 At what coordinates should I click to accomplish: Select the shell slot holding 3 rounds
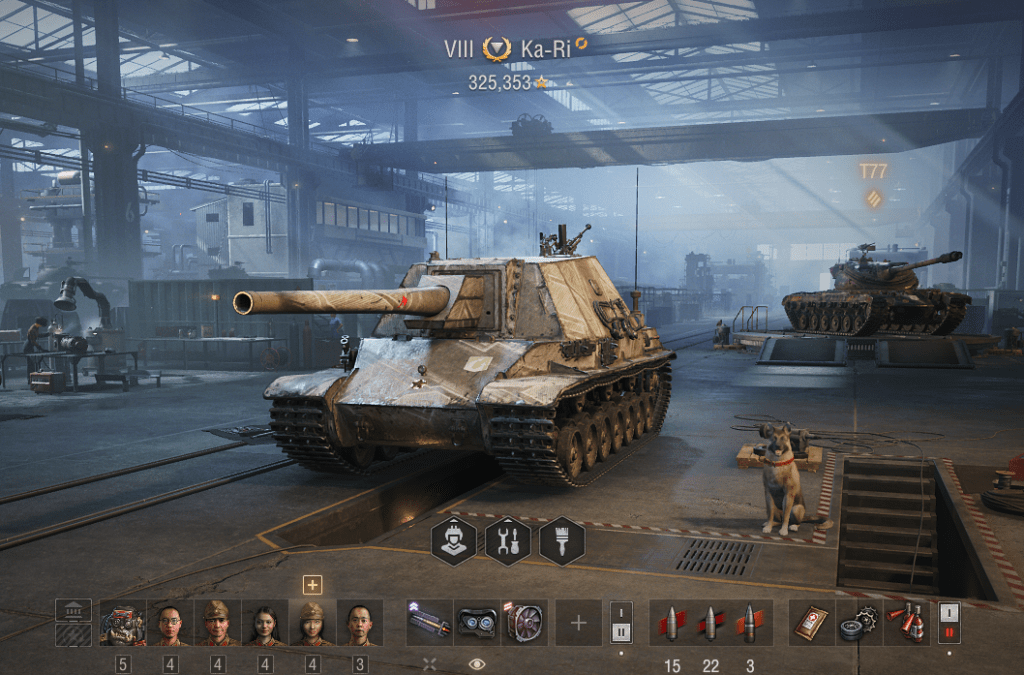coord(749,623)
